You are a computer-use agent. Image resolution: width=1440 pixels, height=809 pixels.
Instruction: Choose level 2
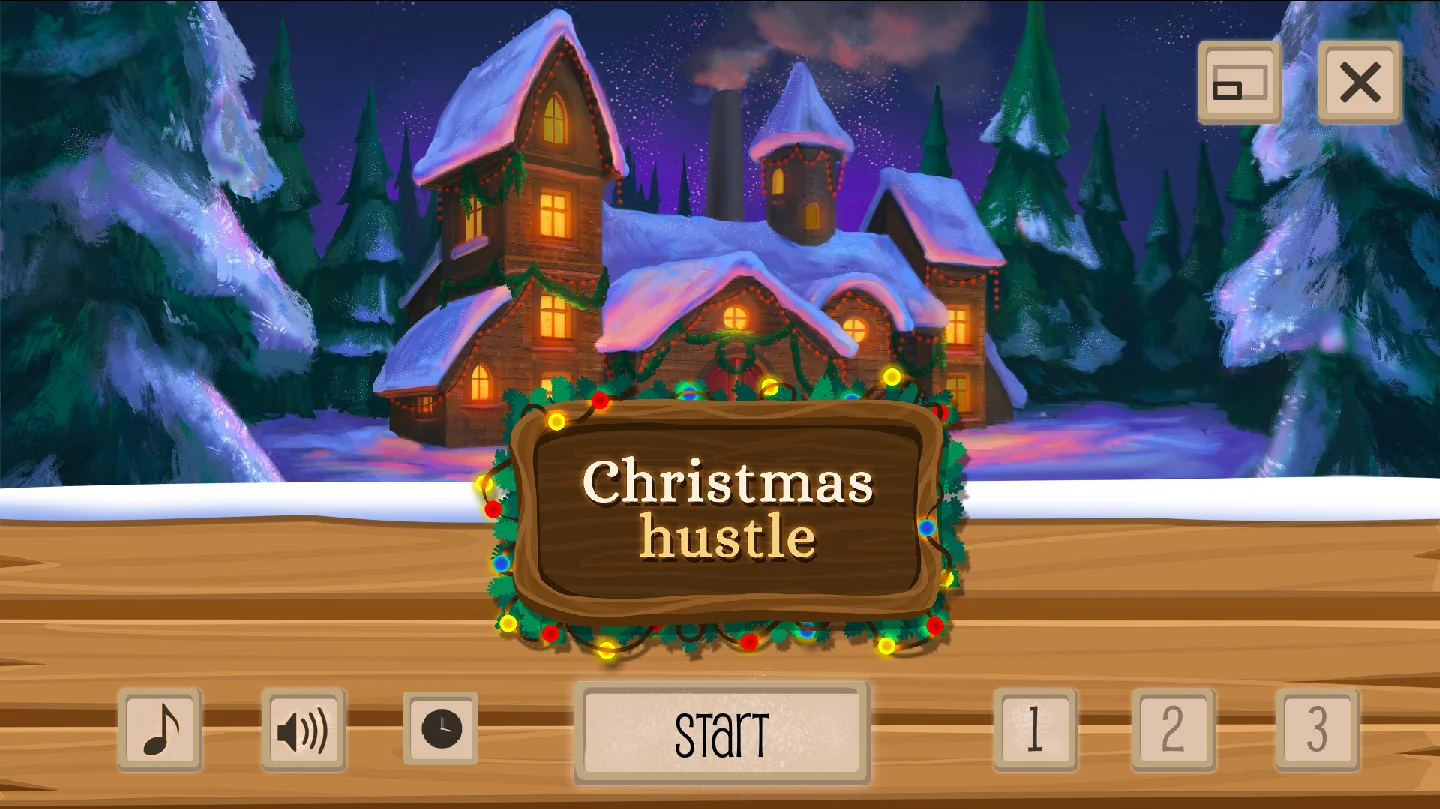pos(1174,731)
